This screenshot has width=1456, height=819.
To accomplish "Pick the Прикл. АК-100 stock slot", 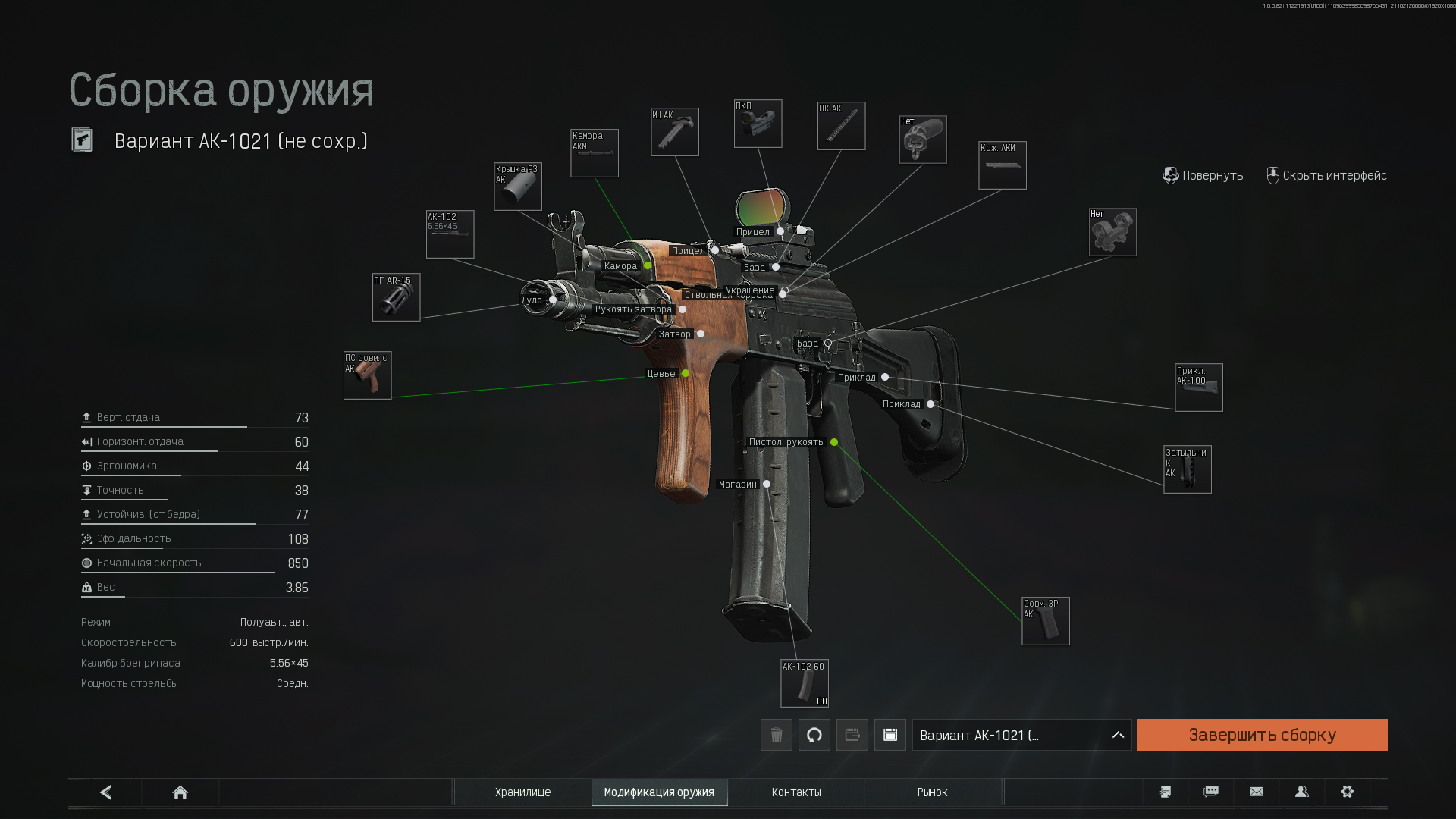I will click(x=1198, y=388).
